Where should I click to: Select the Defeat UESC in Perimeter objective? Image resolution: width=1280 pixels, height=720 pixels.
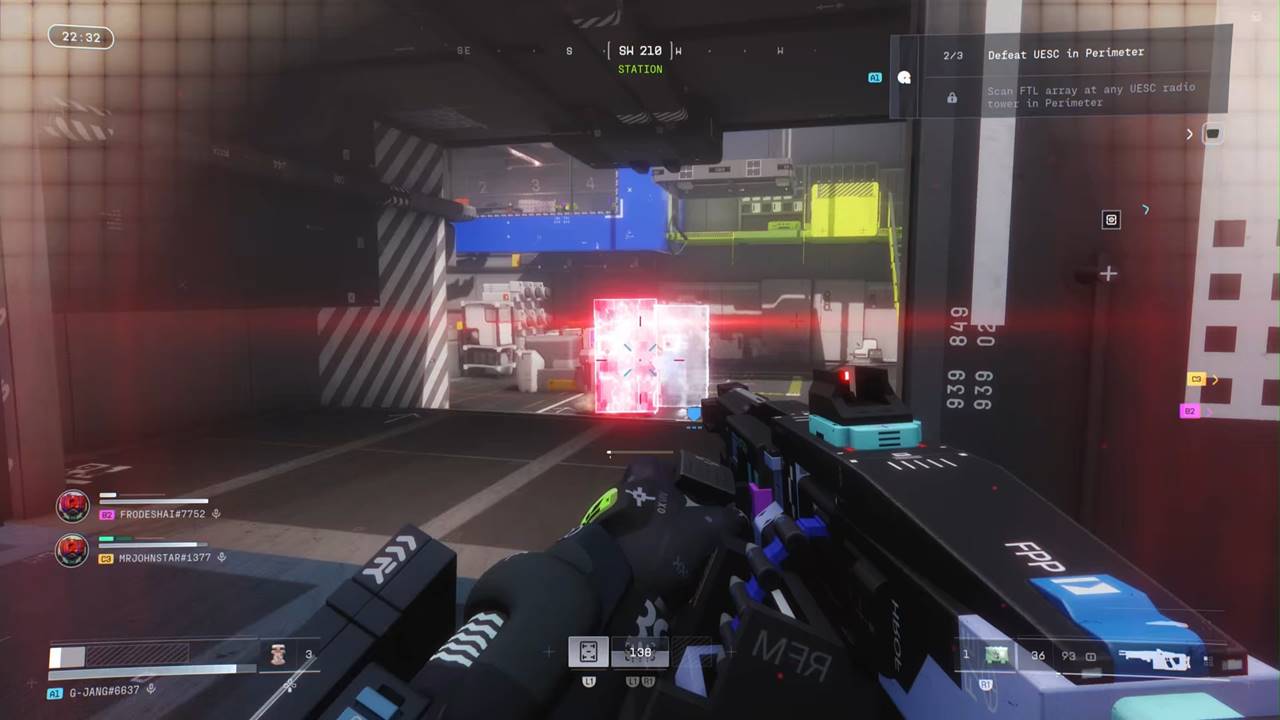pyautogui.click(x=1065, y=54)
